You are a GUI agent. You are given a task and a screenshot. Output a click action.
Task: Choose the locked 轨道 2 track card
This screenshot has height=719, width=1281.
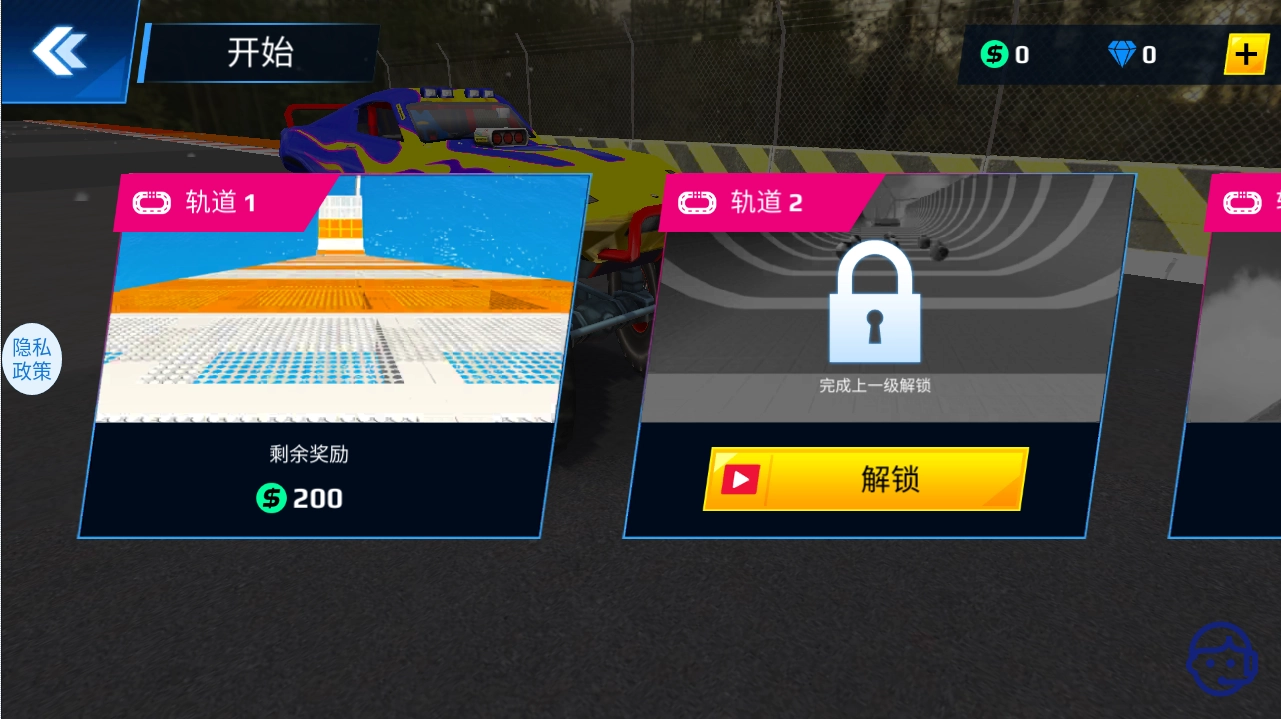(x=880, y=320)
